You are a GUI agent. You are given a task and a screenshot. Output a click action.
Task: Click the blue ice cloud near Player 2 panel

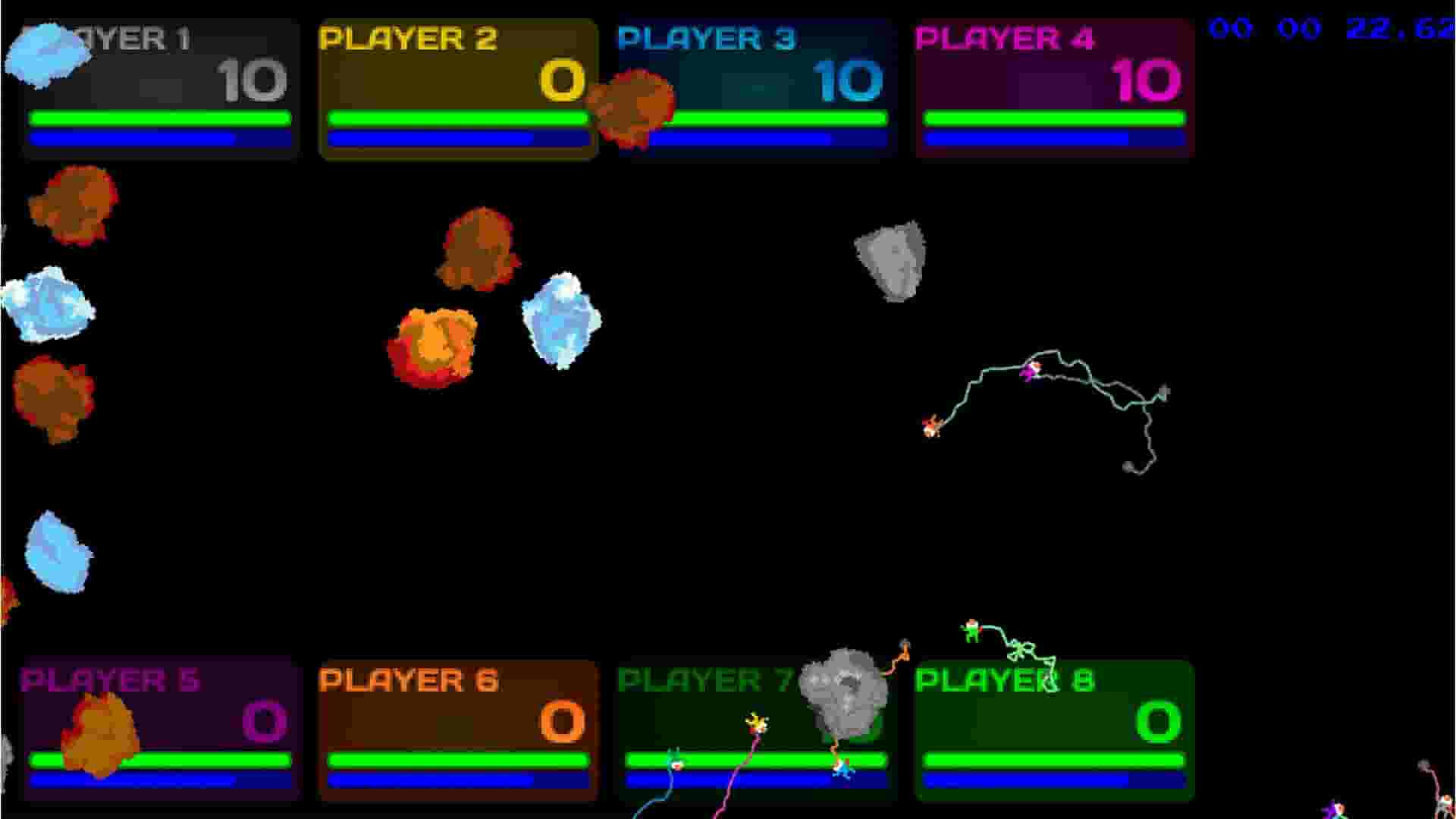click(x=561, y=322)
